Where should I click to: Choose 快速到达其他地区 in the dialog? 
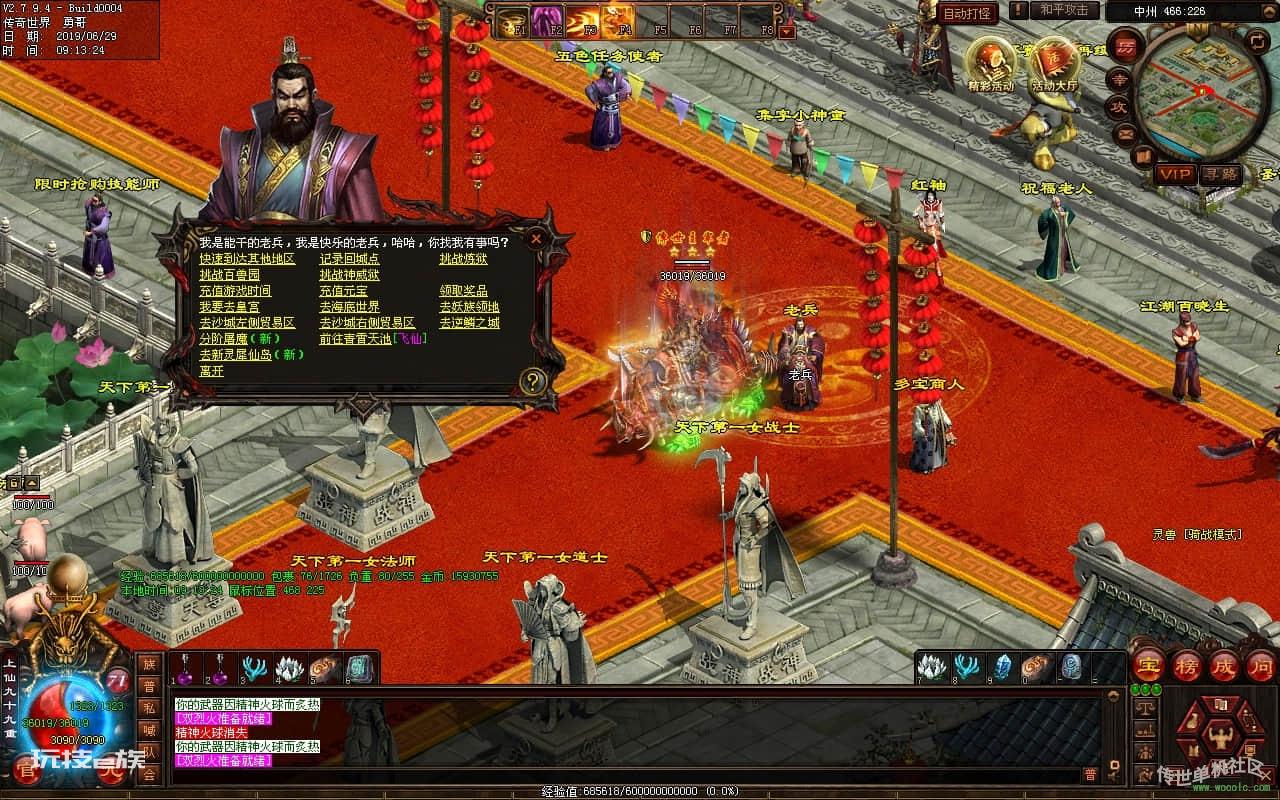[x=247, y=259]
